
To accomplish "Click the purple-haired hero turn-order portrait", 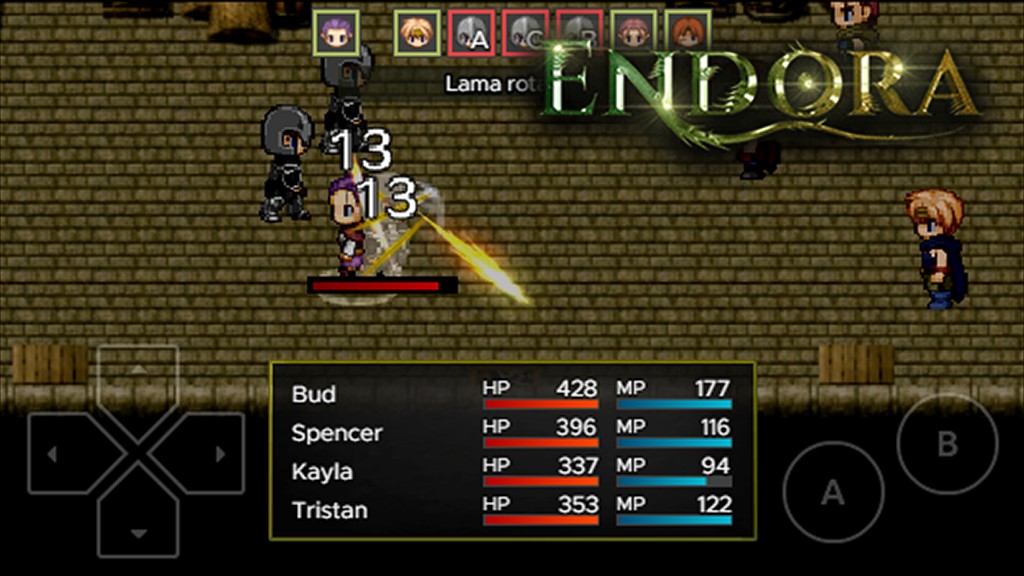I will pyautogui.click(x=334, y=33).
